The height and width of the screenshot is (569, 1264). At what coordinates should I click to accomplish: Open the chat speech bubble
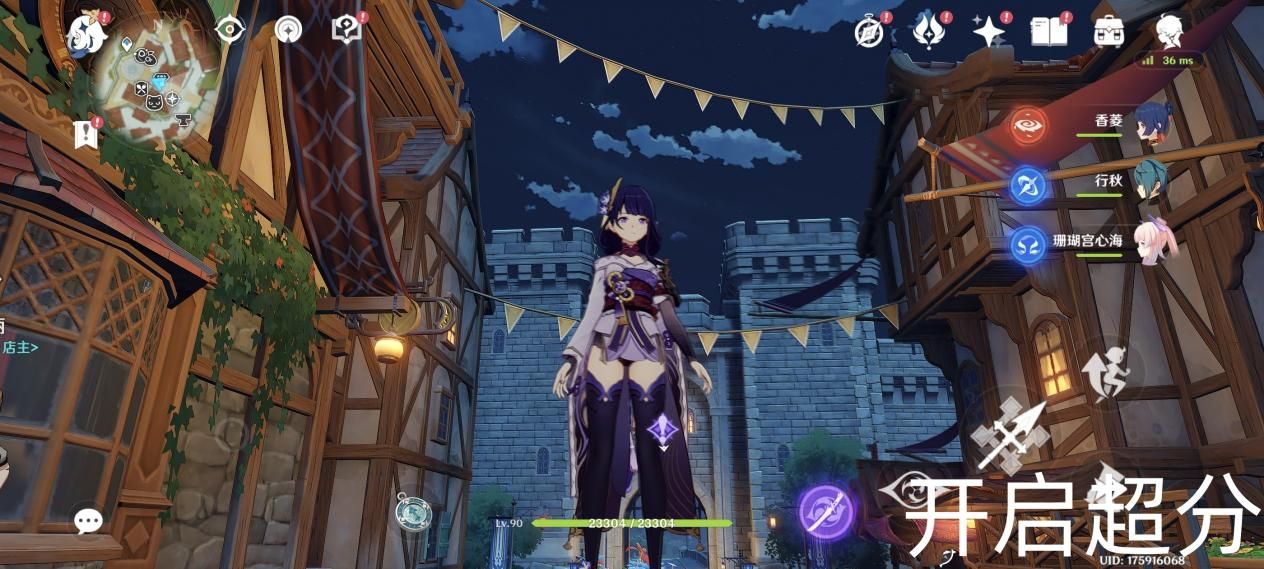point(88,520)
